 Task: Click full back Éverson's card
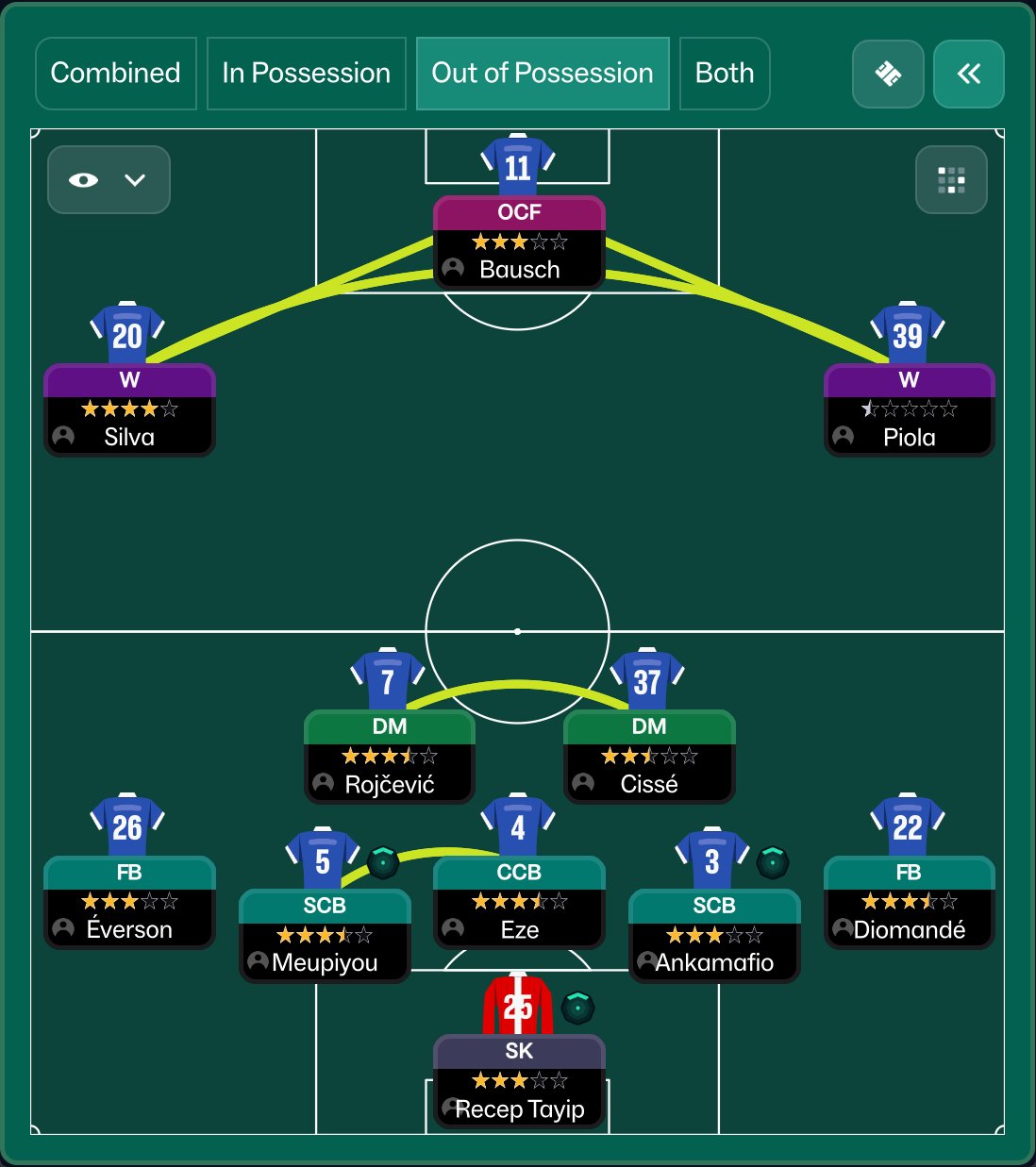point(129,902)
